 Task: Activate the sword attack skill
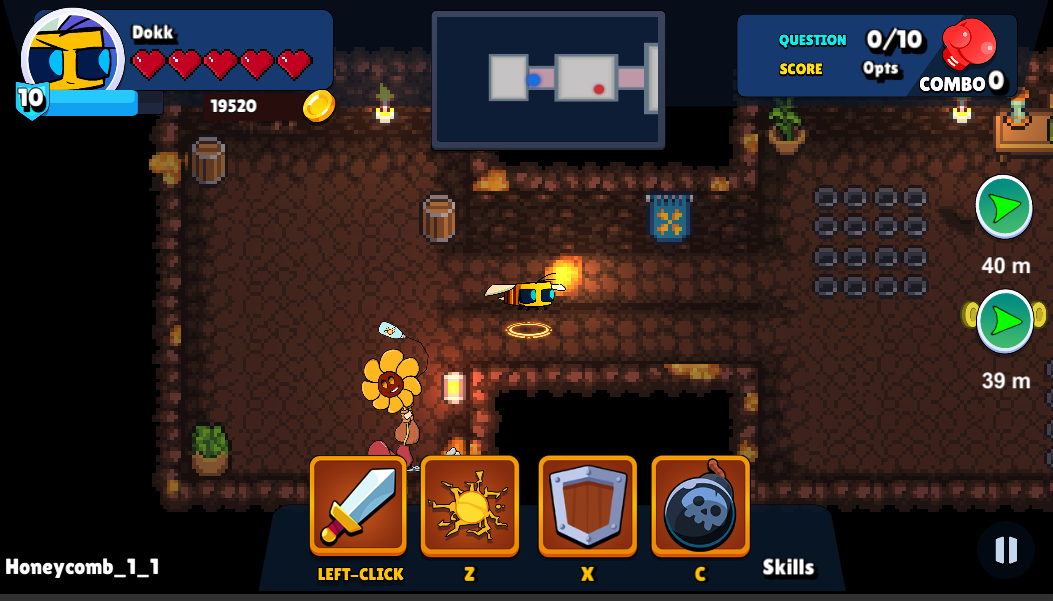358,505
